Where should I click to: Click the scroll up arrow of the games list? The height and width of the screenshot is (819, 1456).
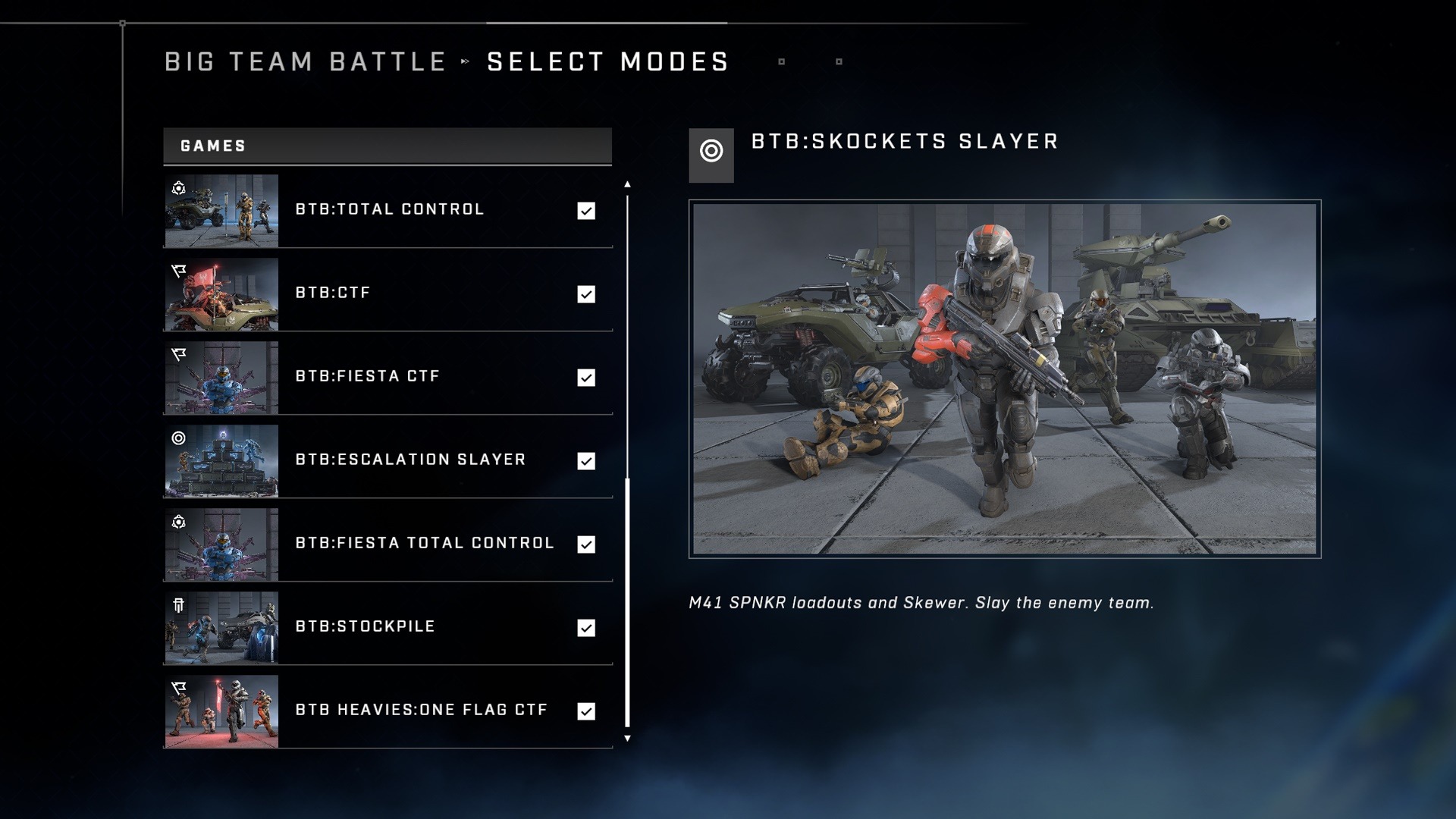pos(627,184)
